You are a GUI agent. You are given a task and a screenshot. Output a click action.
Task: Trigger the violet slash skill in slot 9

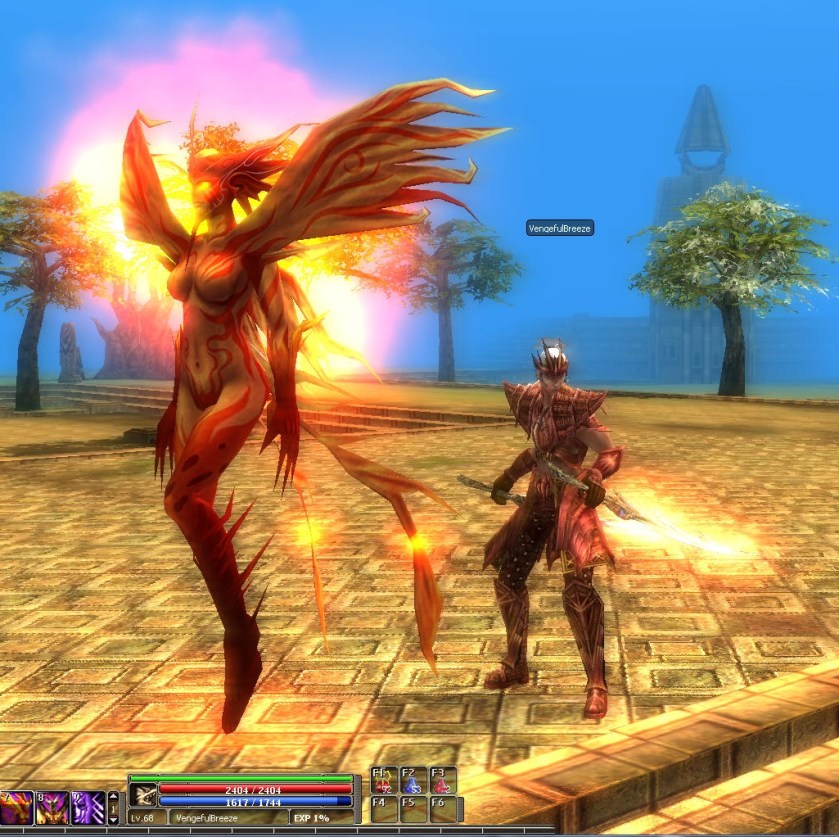pyautogui.click(x=88, y=807)
